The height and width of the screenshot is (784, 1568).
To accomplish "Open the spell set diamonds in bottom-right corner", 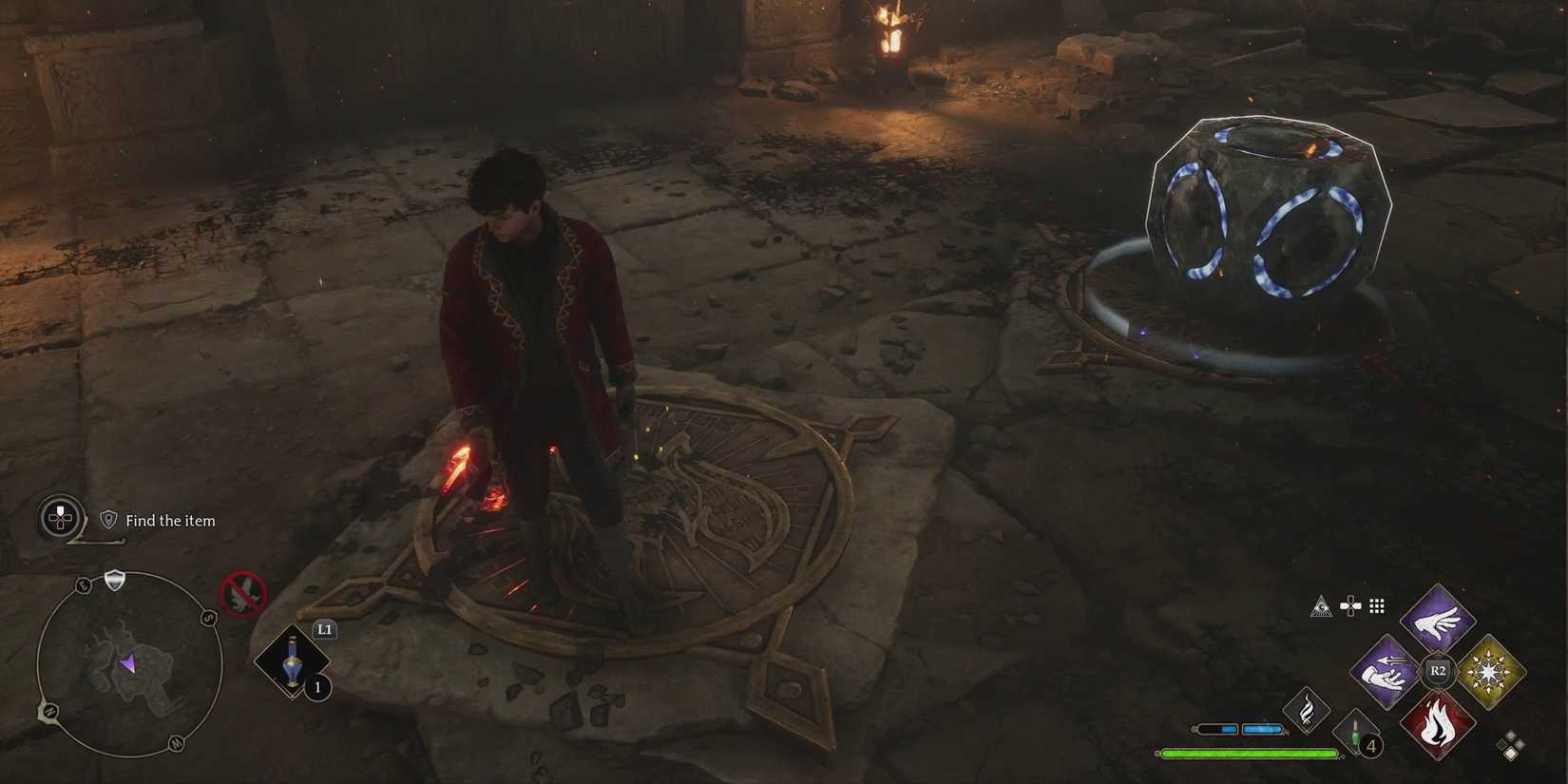I will click(x=1511, y=744).
